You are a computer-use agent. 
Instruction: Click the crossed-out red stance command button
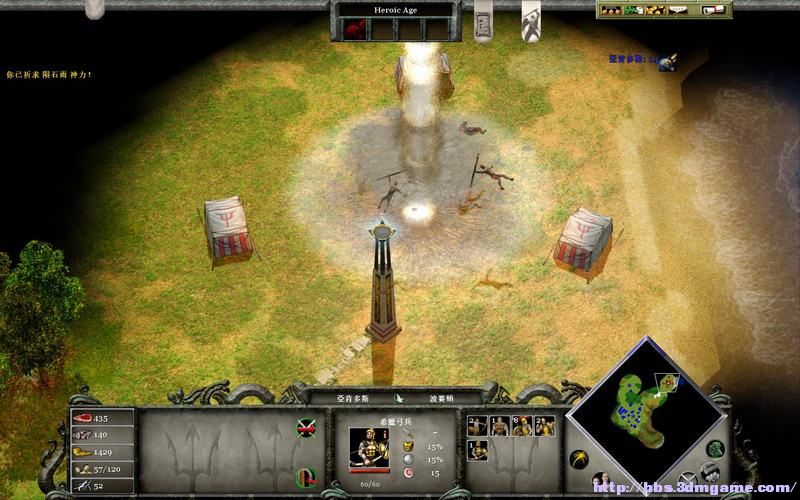307,430
